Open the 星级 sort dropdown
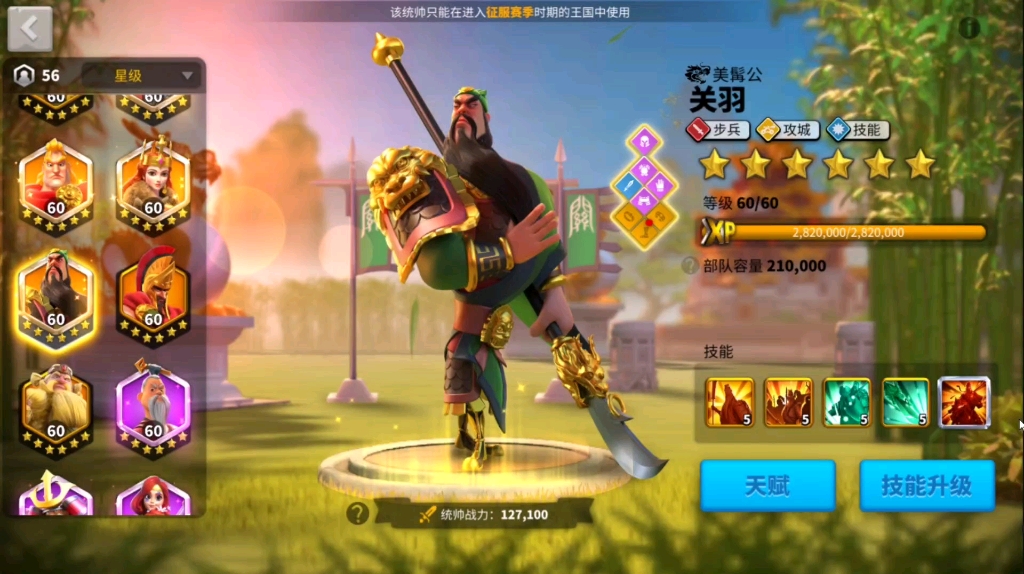The height and width of the screenshot is (574, 1024). [x=141, y=75]
